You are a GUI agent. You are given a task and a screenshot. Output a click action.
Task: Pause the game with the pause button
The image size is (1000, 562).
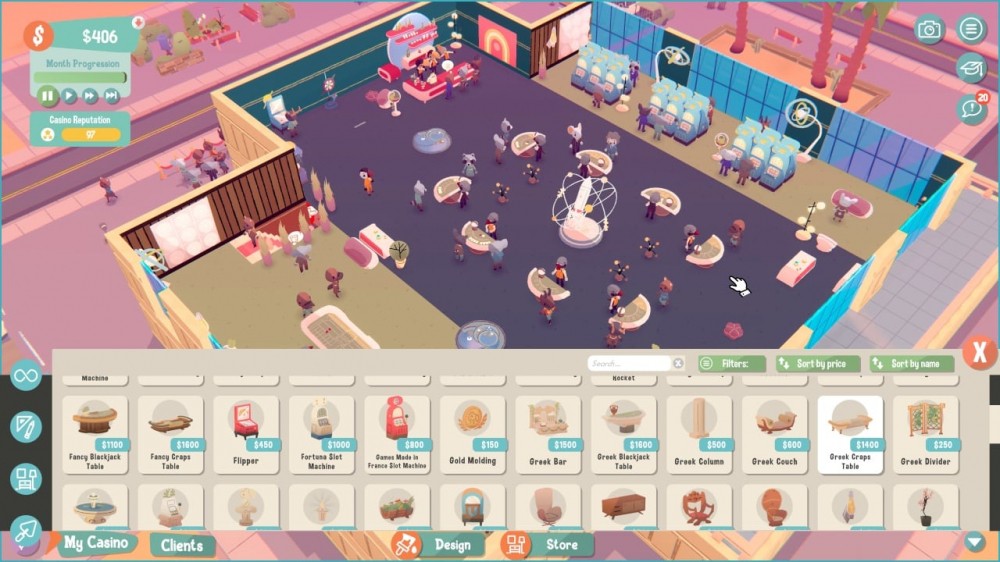47,96
